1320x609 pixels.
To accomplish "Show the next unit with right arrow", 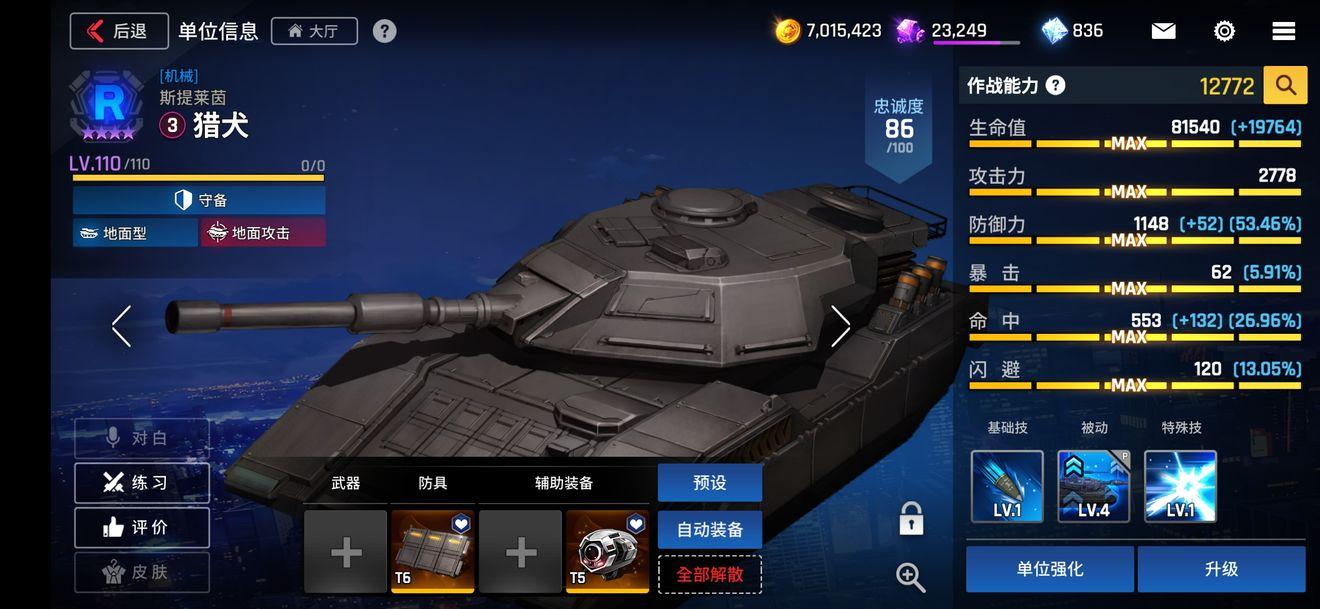I will coord(840,326).
